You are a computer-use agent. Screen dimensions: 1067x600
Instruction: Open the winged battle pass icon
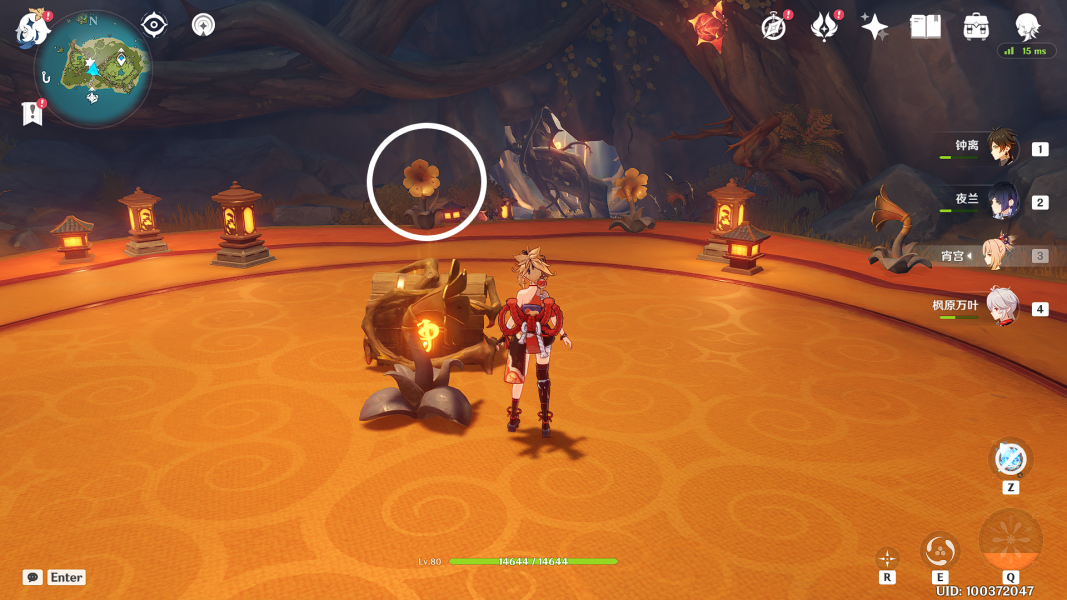[824, 27]
